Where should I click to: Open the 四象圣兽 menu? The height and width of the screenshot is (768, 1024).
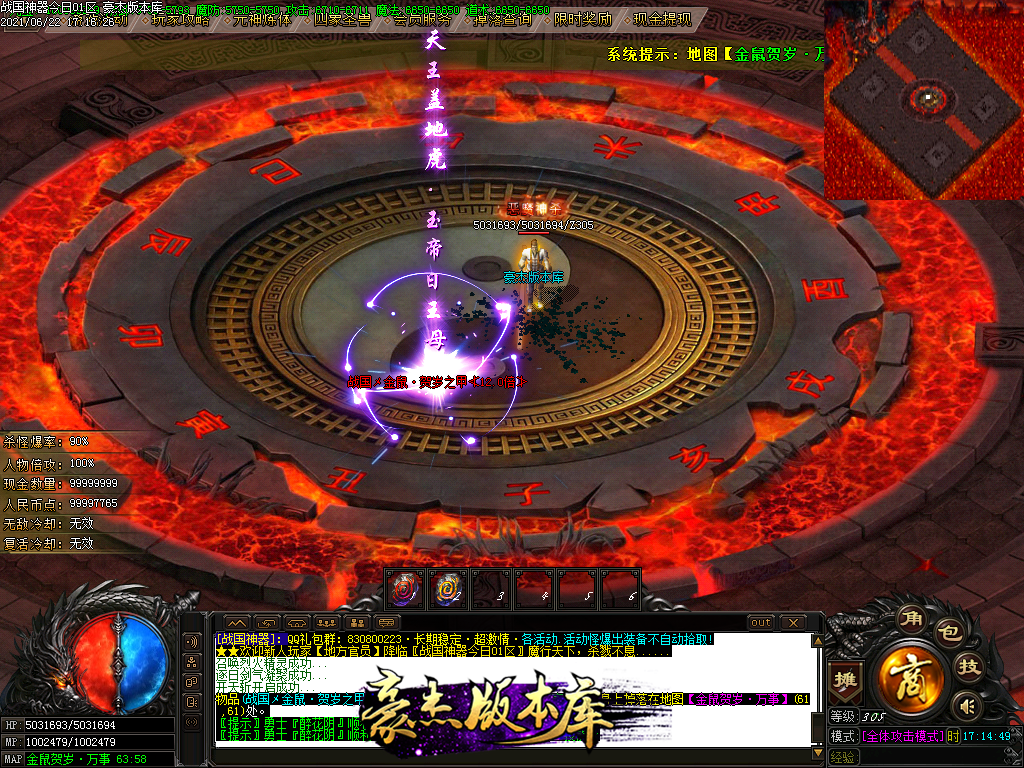coord(343,19)
